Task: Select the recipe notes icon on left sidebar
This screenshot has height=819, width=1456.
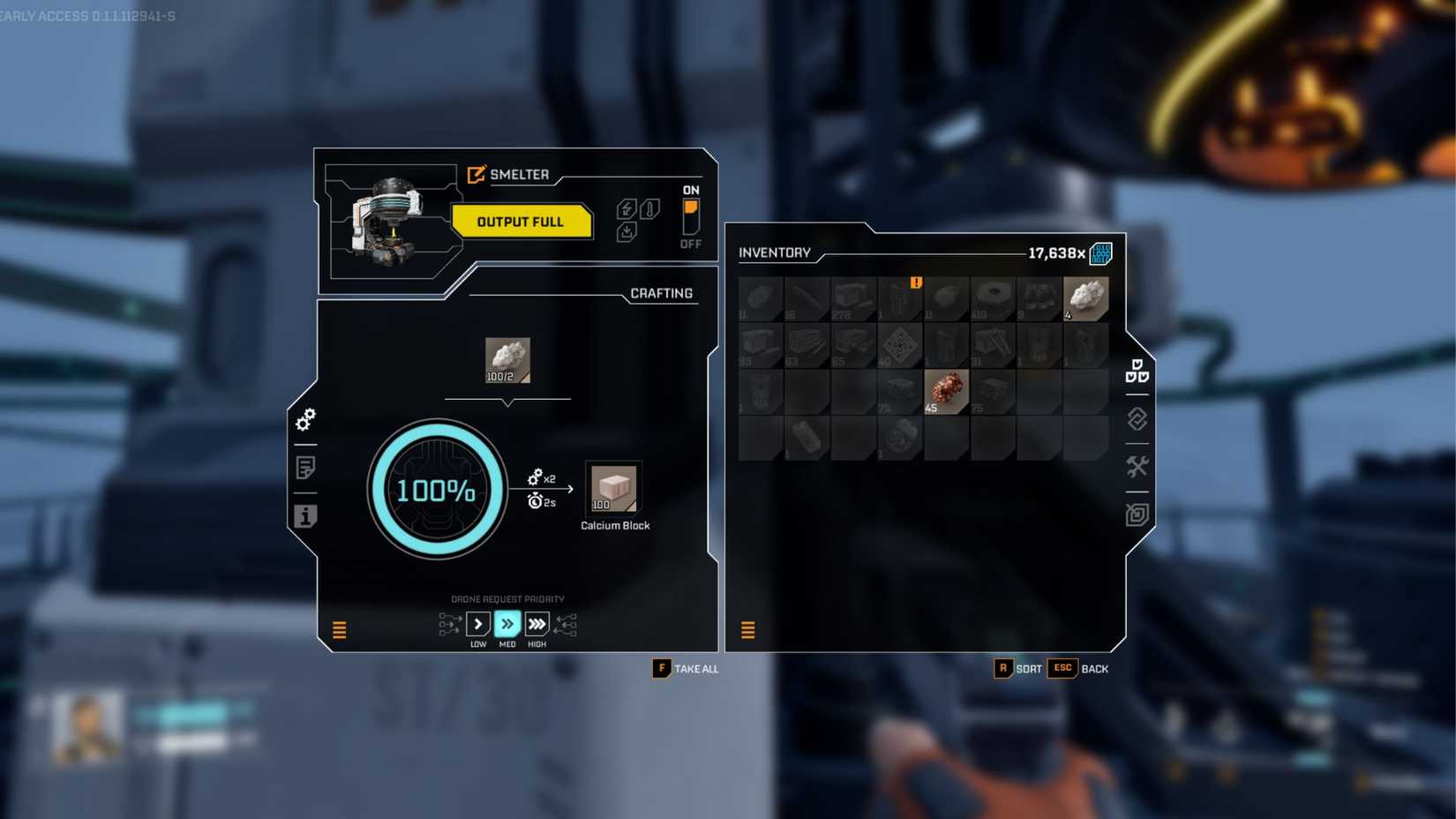Action: tap(304, 468)
